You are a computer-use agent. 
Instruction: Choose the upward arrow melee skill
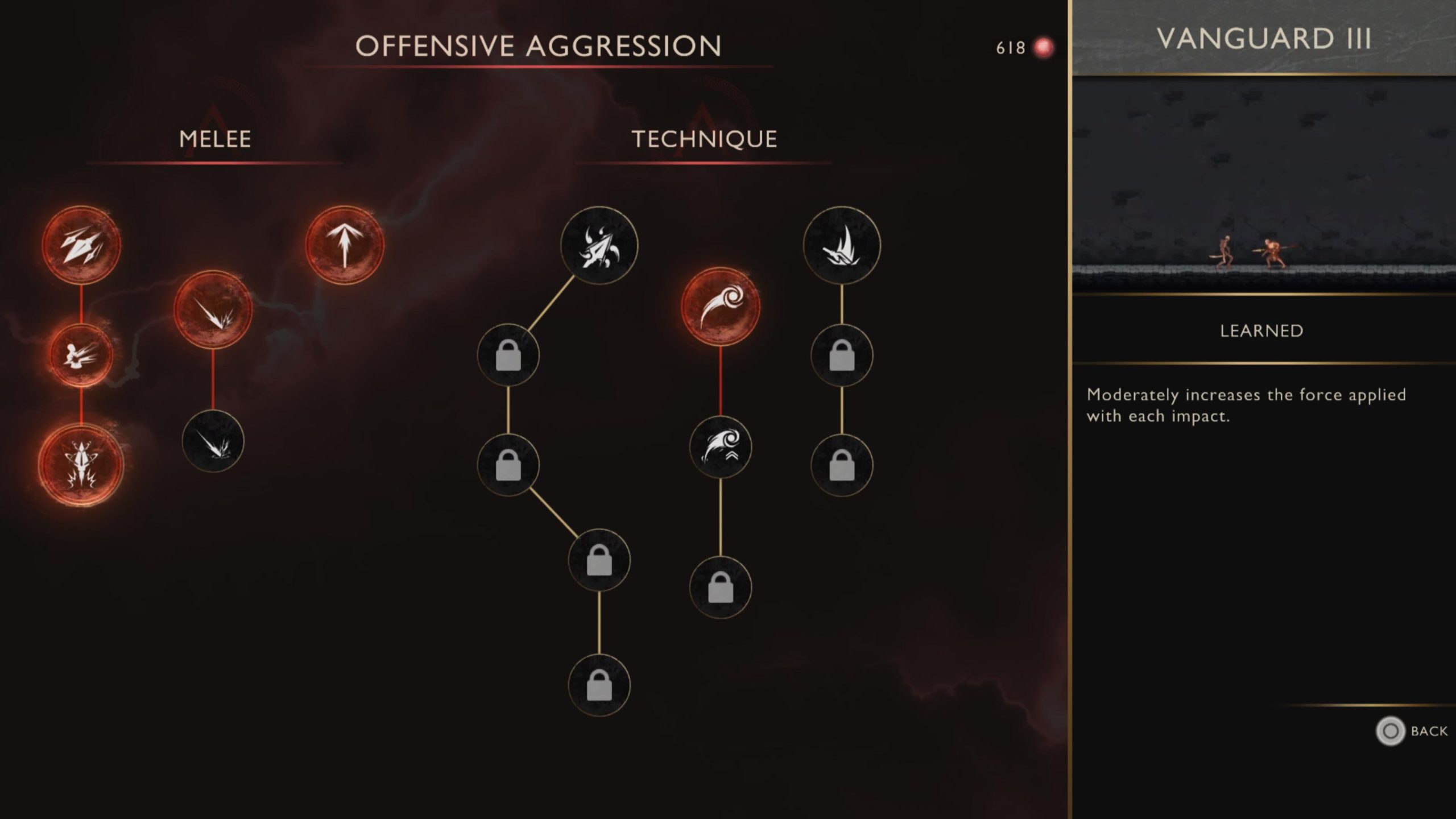point(344,245)
